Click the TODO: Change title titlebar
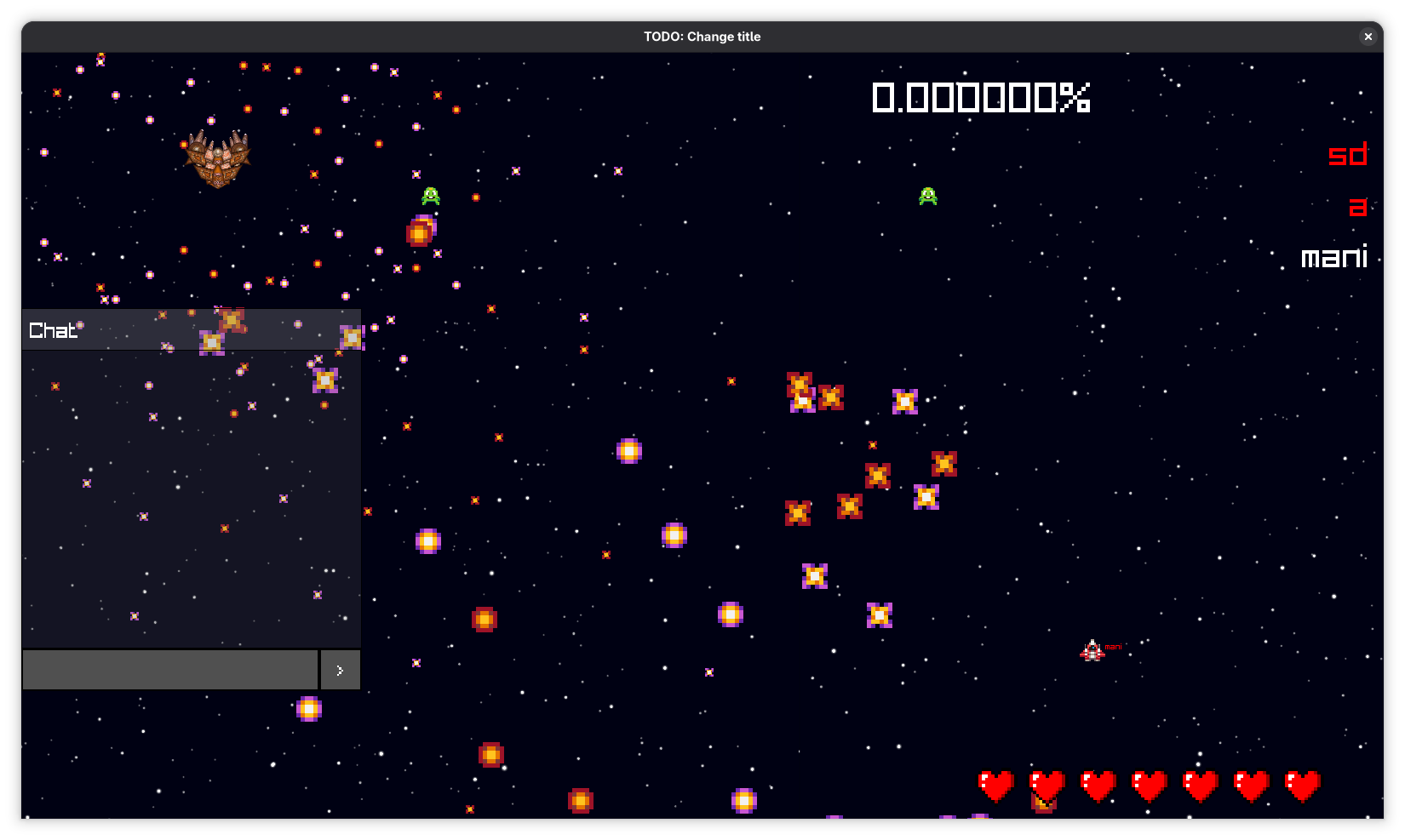This screenshot has width=1405, height=840. [x=702, y=37]
